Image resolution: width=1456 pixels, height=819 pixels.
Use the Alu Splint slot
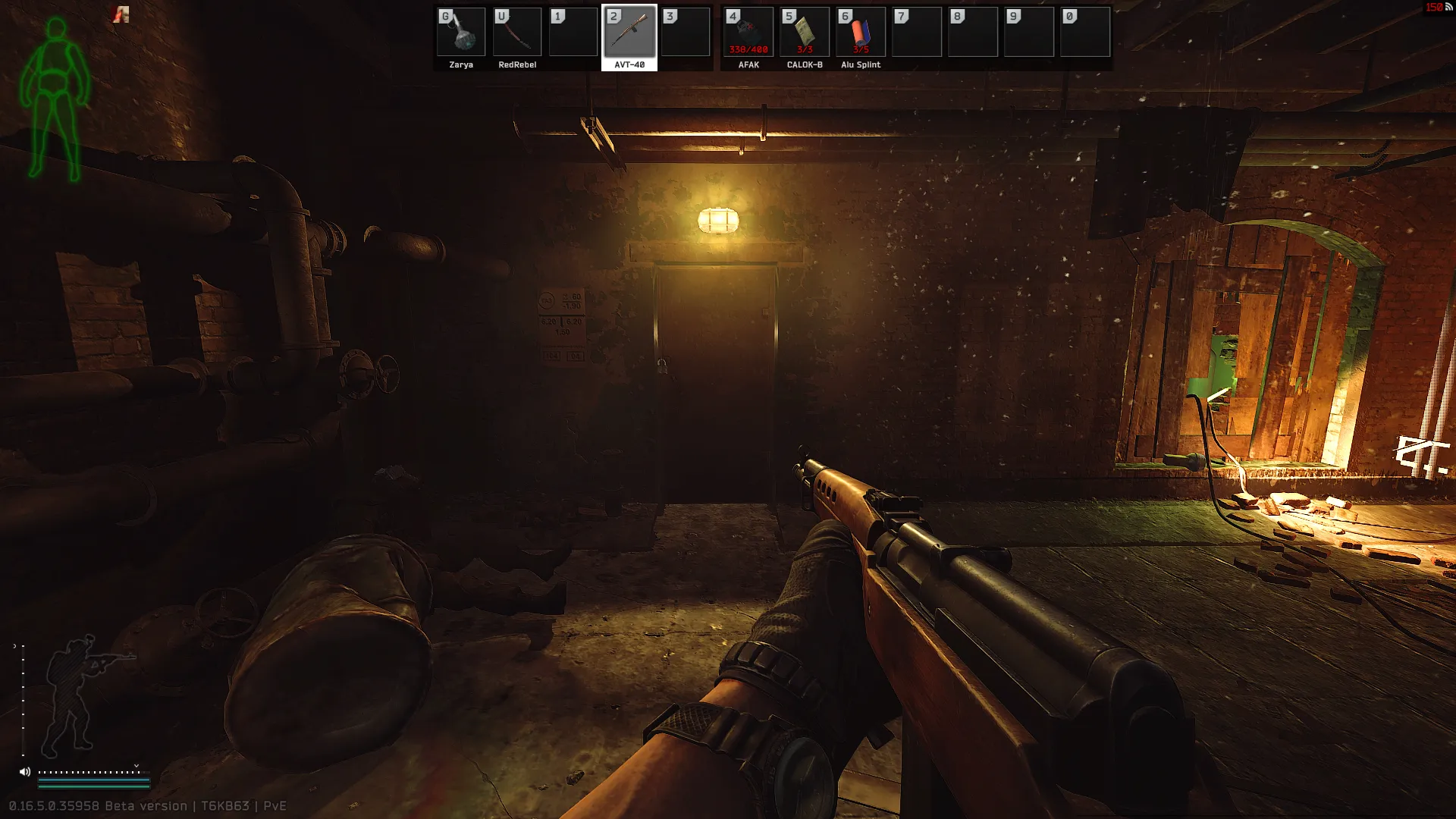[861, 33]
